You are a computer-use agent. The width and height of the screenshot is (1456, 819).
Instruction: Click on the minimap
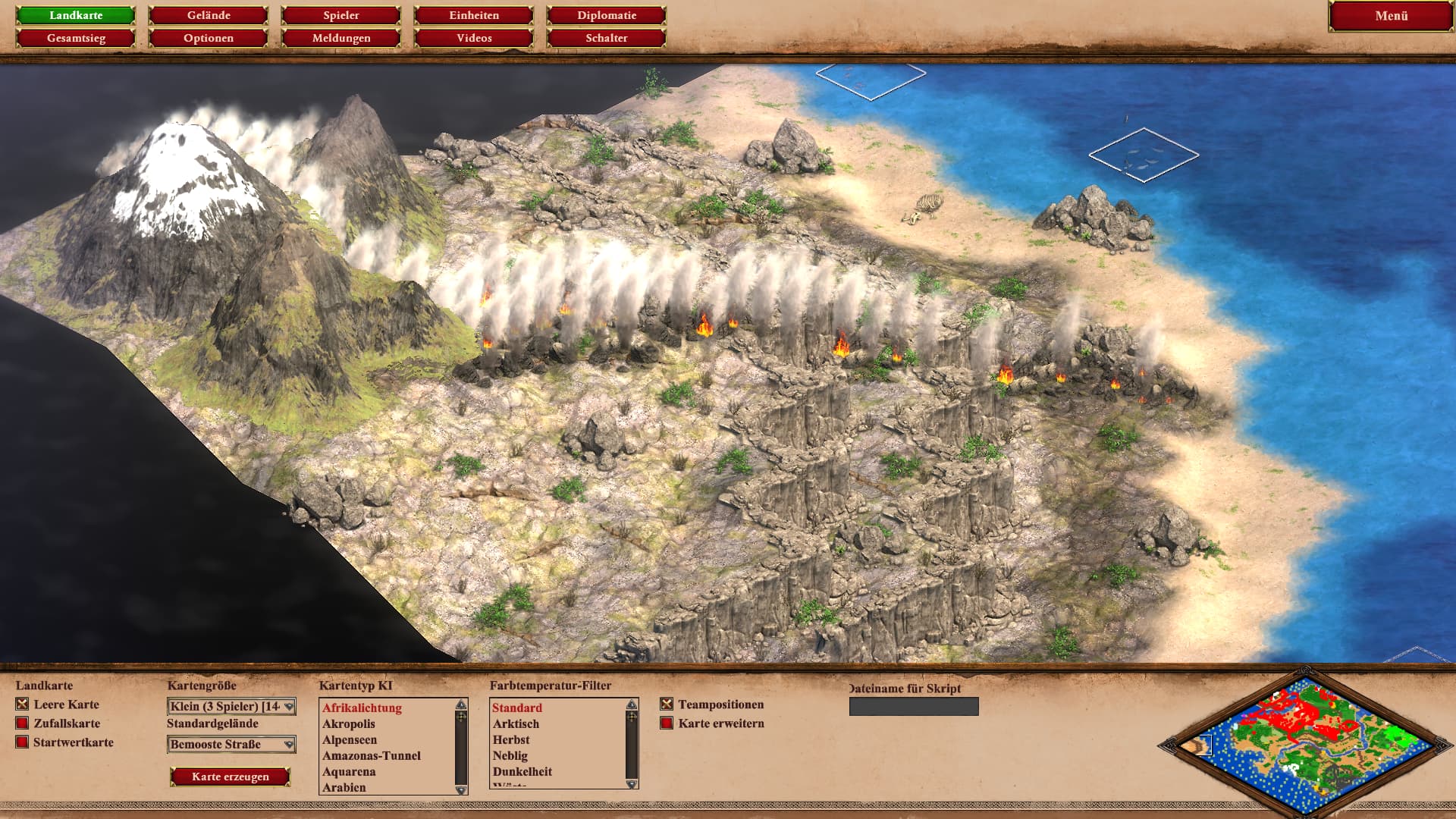tap(1306, 743)
